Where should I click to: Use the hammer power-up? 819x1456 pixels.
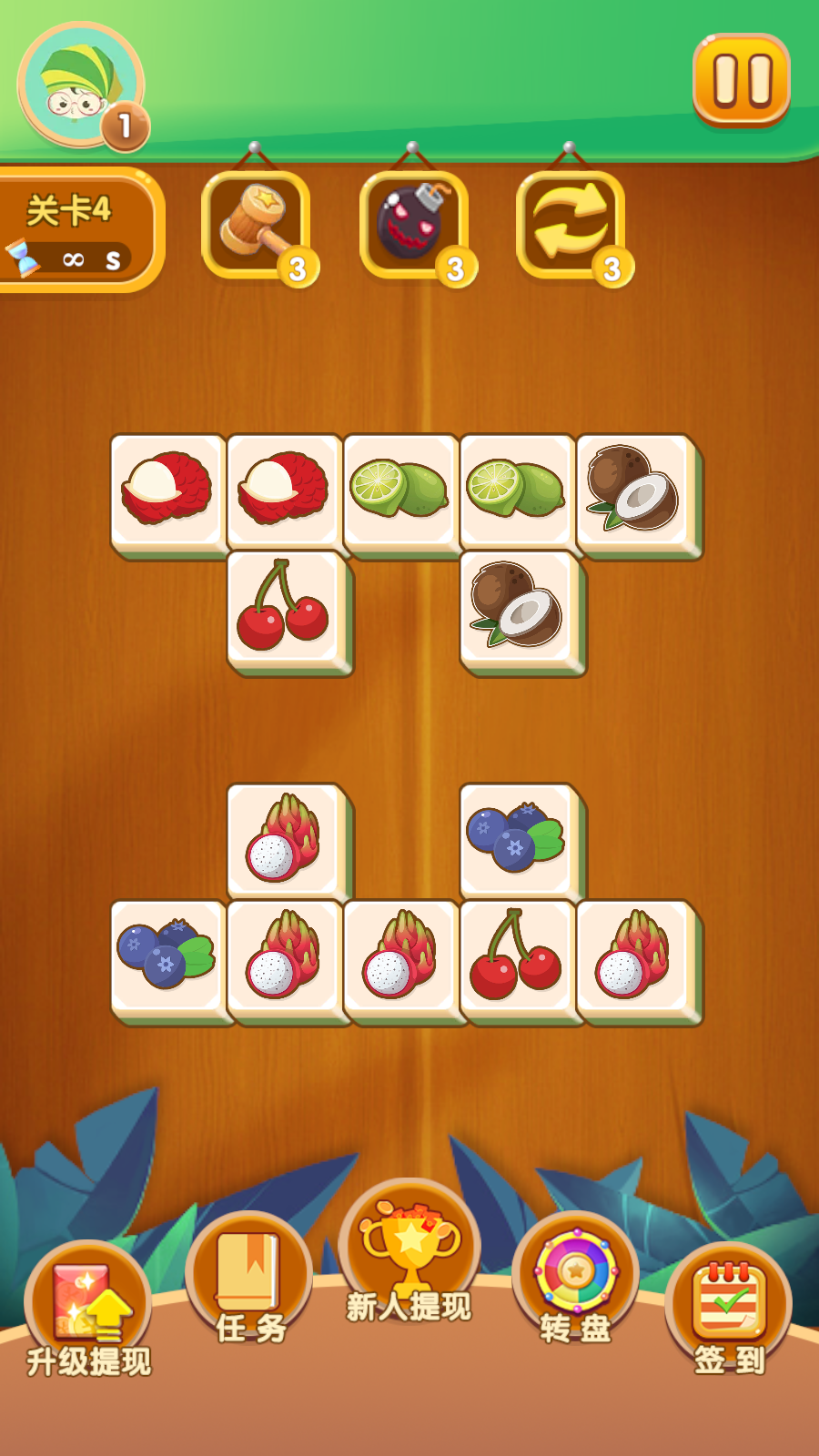pyautogui.click(x=257, y=226)
